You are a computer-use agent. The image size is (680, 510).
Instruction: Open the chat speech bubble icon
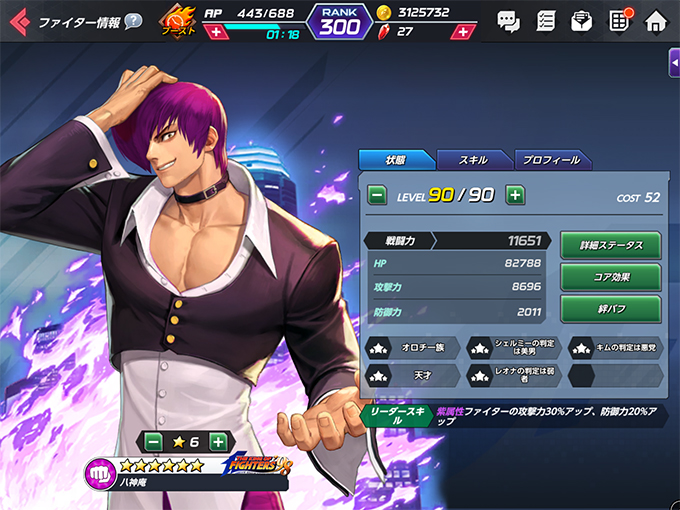coord(509,20)
